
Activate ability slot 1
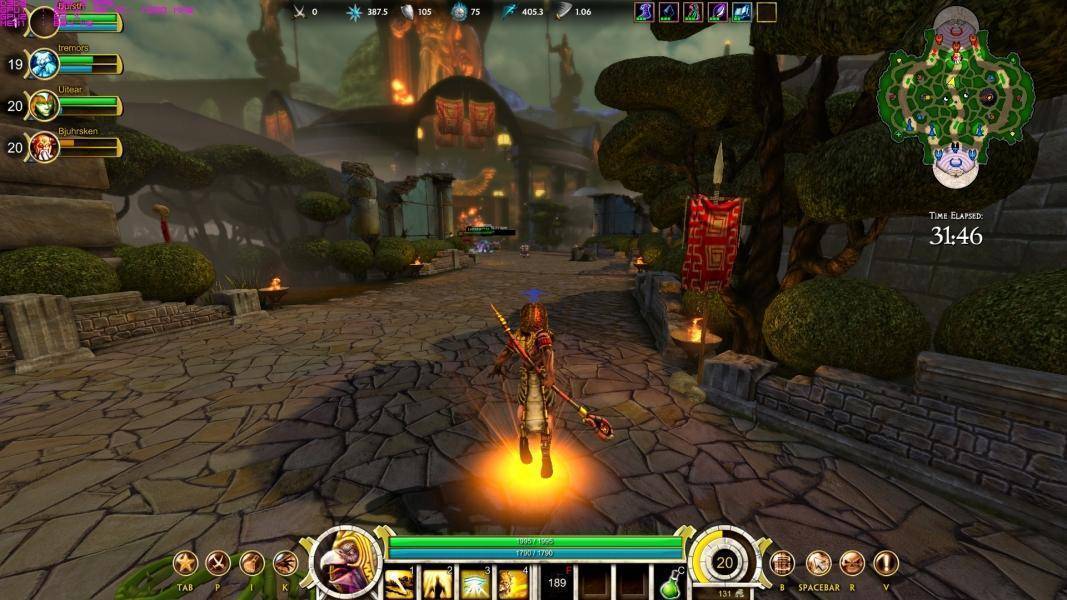pyautogui.click(x=400, y=583)
